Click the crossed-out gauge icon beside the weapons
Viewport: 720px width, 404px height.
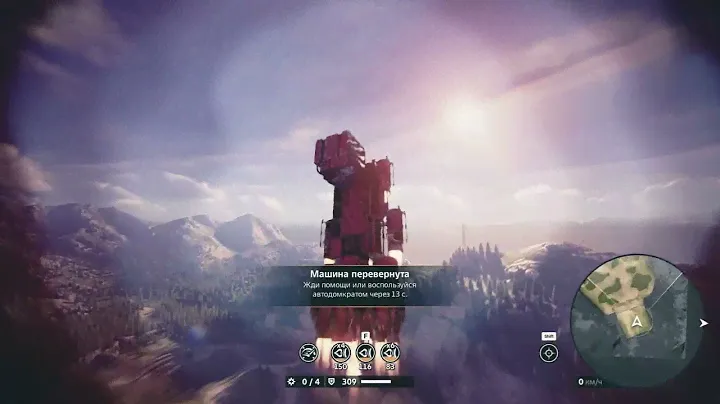[x=309, y=352]
